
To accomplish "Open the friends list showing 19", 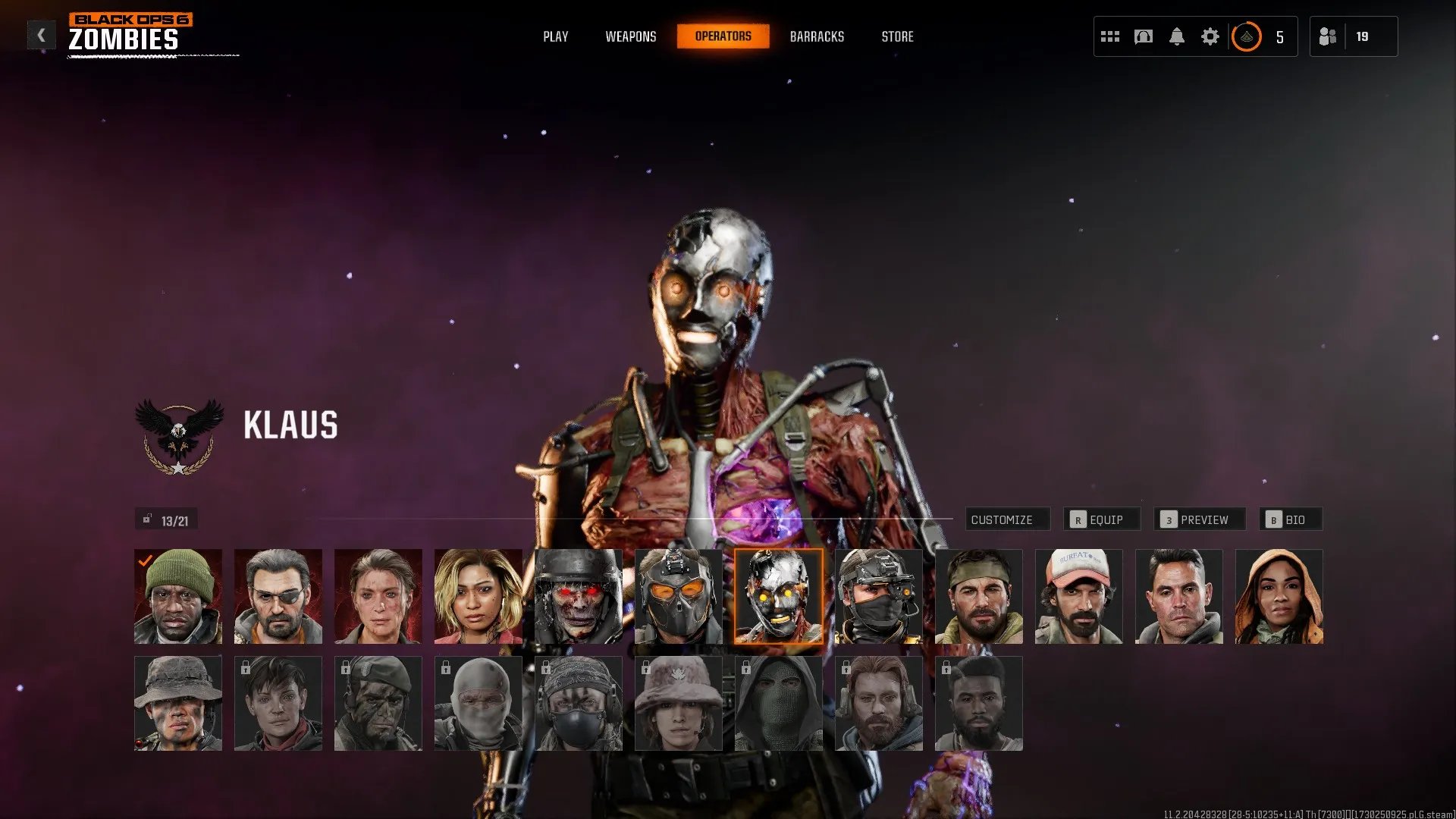I will coord(1353,36).
